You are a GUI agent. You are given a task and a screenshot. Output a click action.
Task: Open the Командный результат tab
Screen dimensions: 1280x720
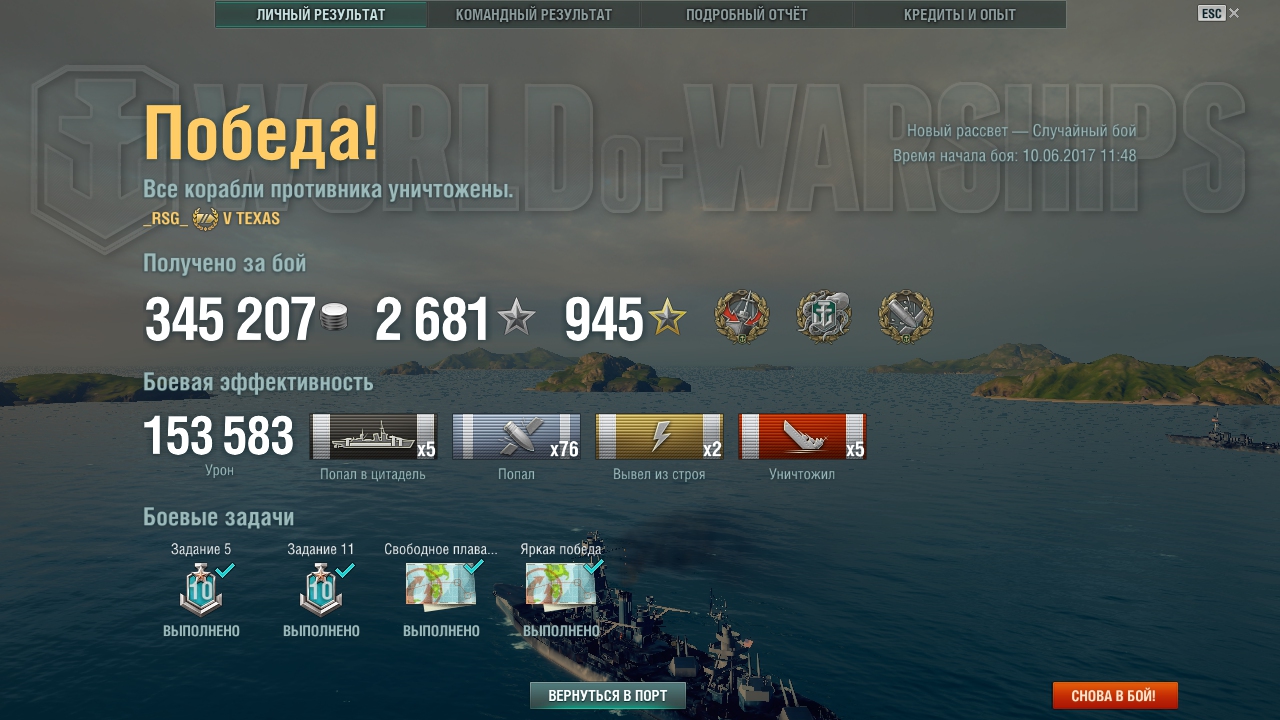point(534,15)
